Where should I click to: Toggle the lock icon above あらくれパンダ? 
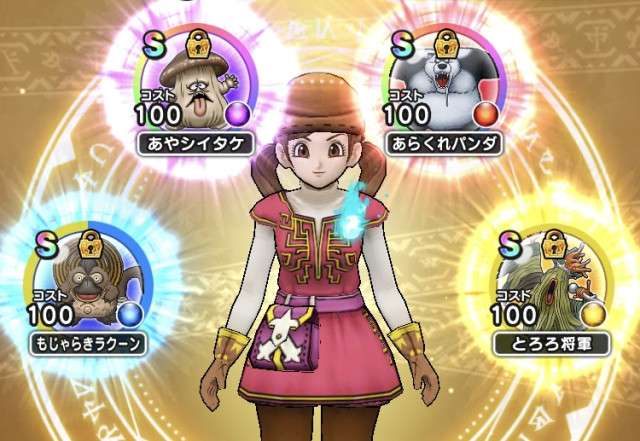click(x=454, y=44)
